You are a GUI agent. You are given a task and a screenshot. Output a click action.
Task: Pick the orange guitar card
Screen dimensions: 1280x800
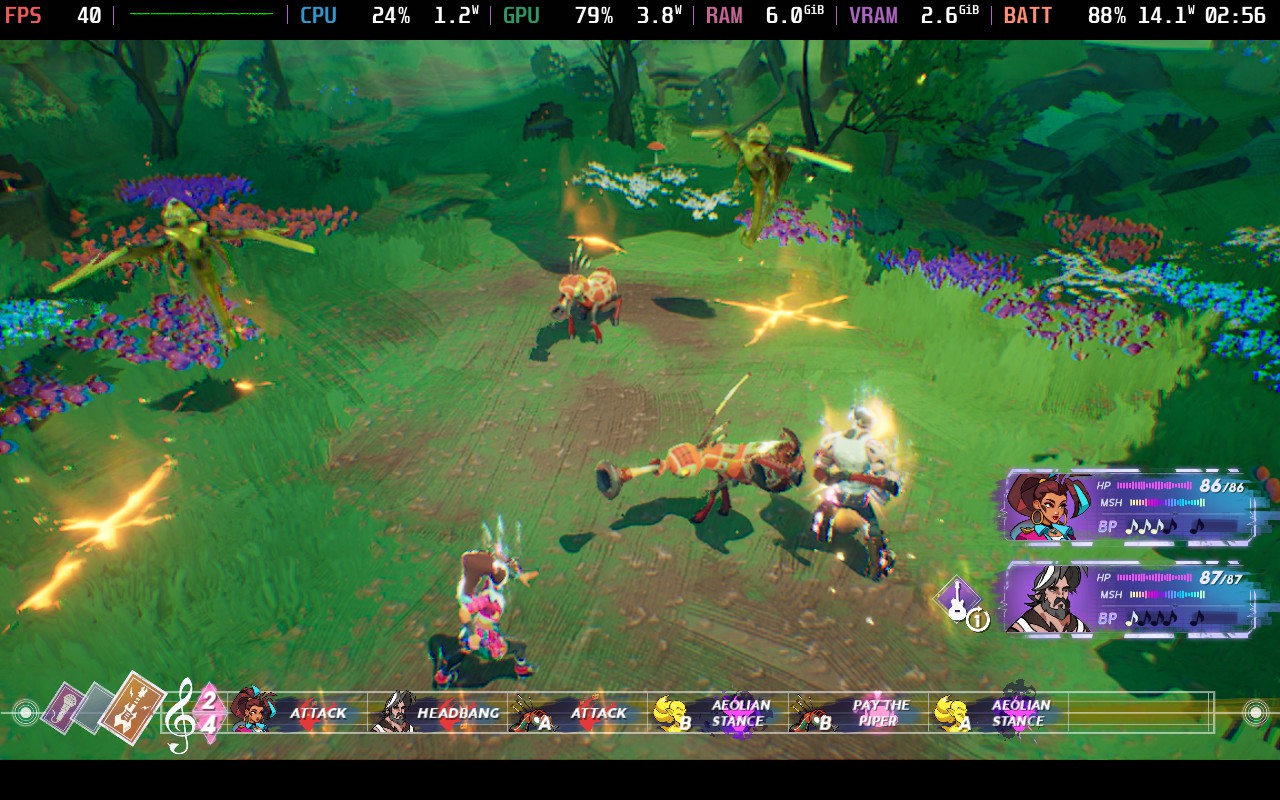[133, 707]
